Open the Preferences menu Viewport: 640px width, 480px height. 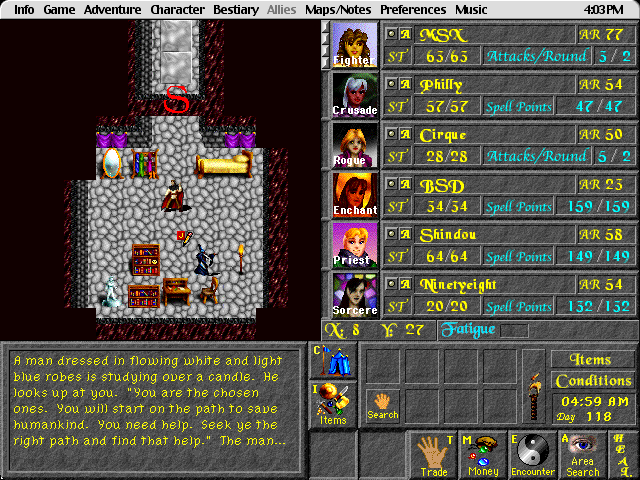point(413,9)
